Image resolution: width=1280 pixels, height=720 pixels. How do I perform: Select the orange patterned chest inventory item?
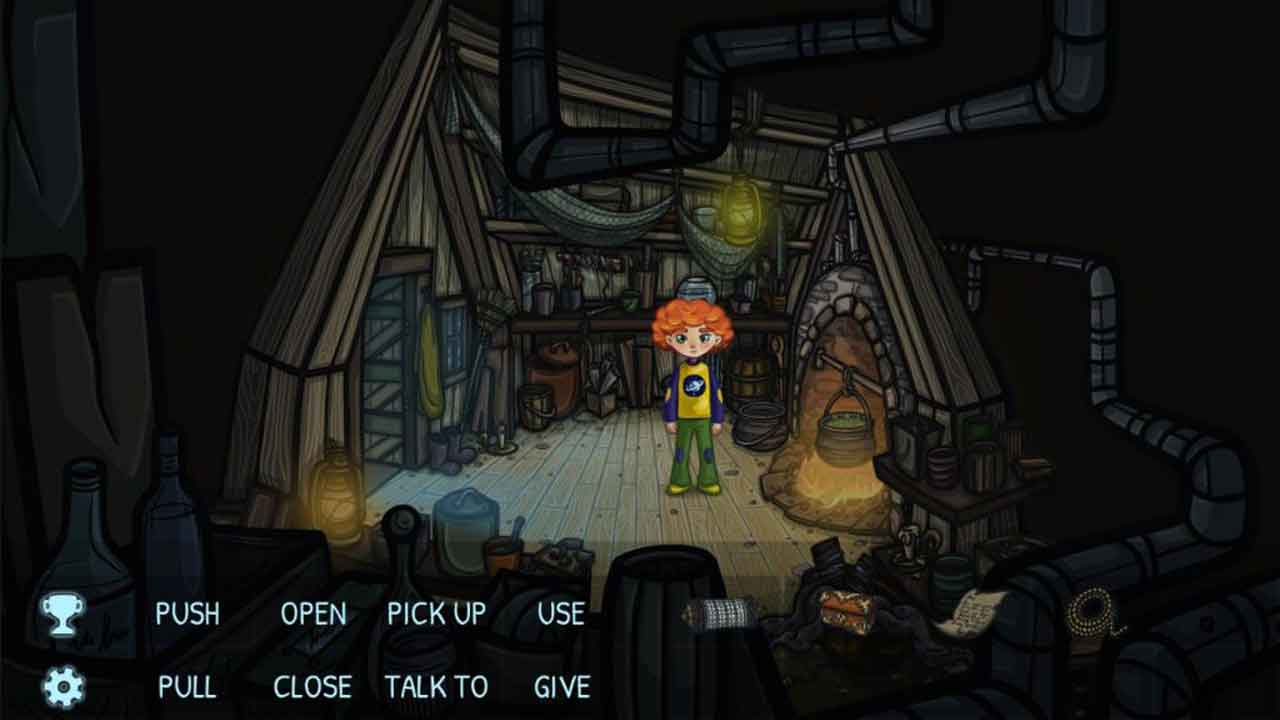[847, 611]
